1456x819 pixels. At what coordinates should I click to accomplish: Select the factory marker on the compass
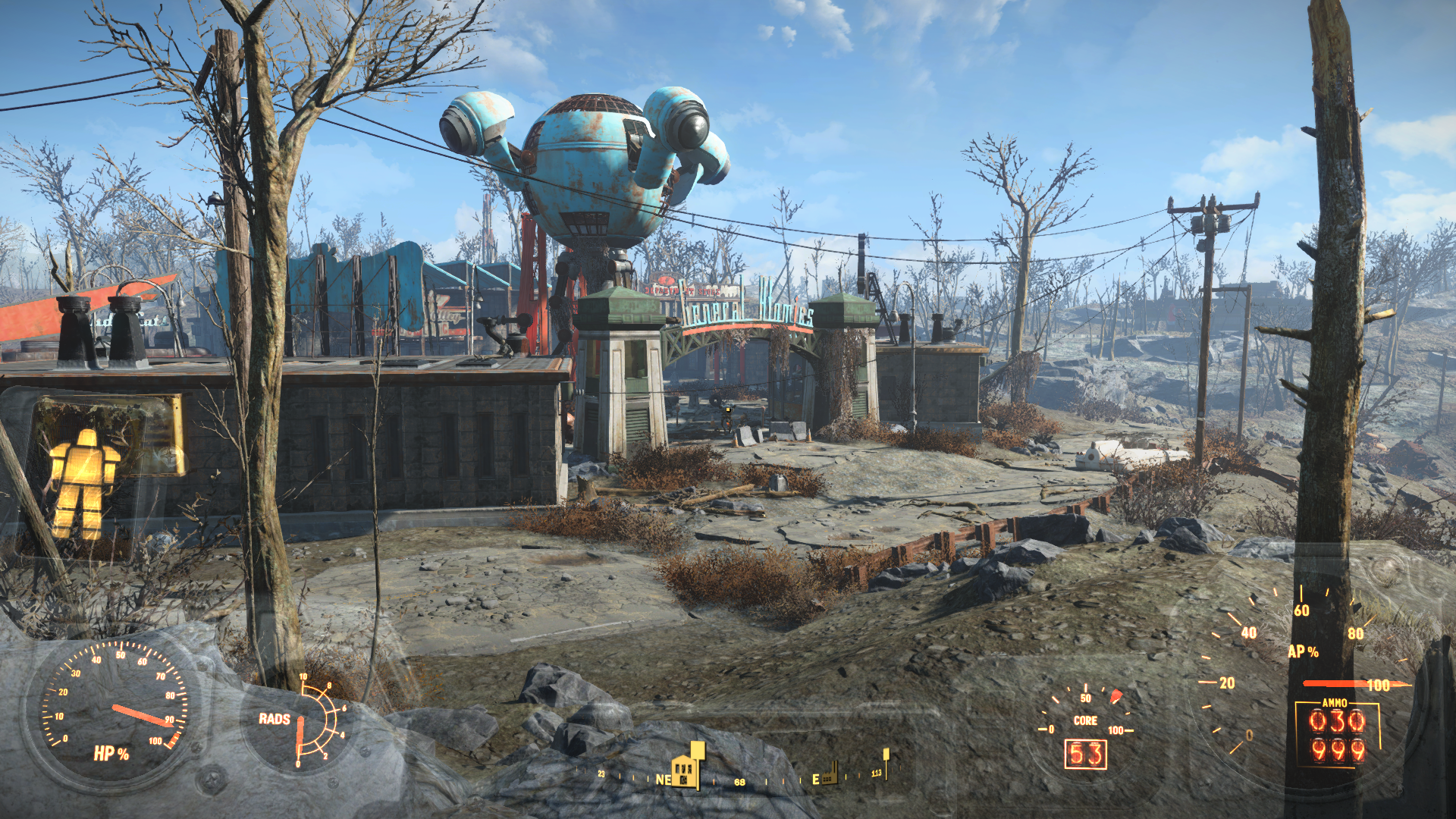pyautogui.click(x=829, y=773)
